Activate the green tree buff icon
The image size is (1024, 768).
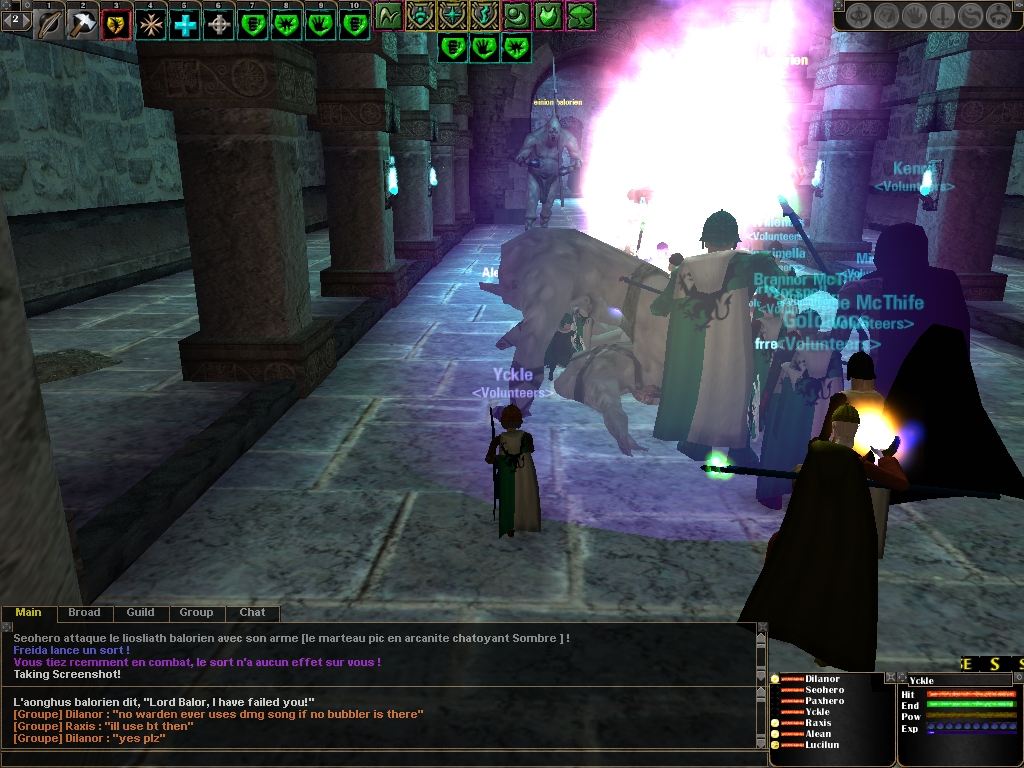581,15
